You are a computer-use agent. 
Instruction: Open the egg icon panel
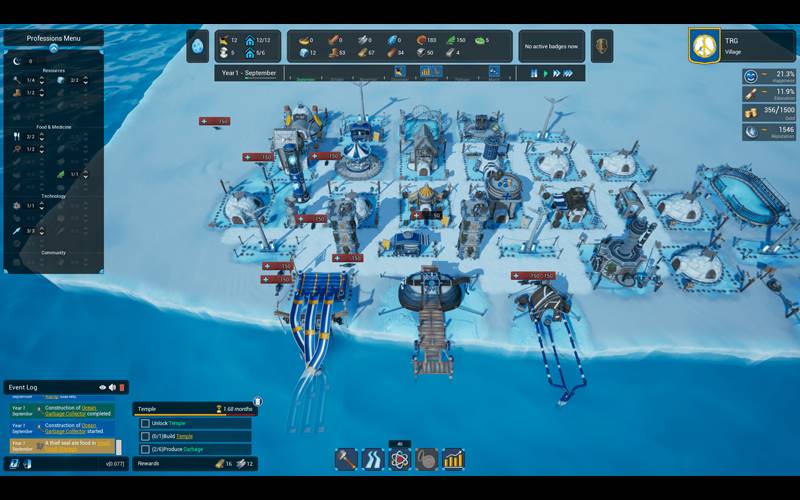click(198, 46)
